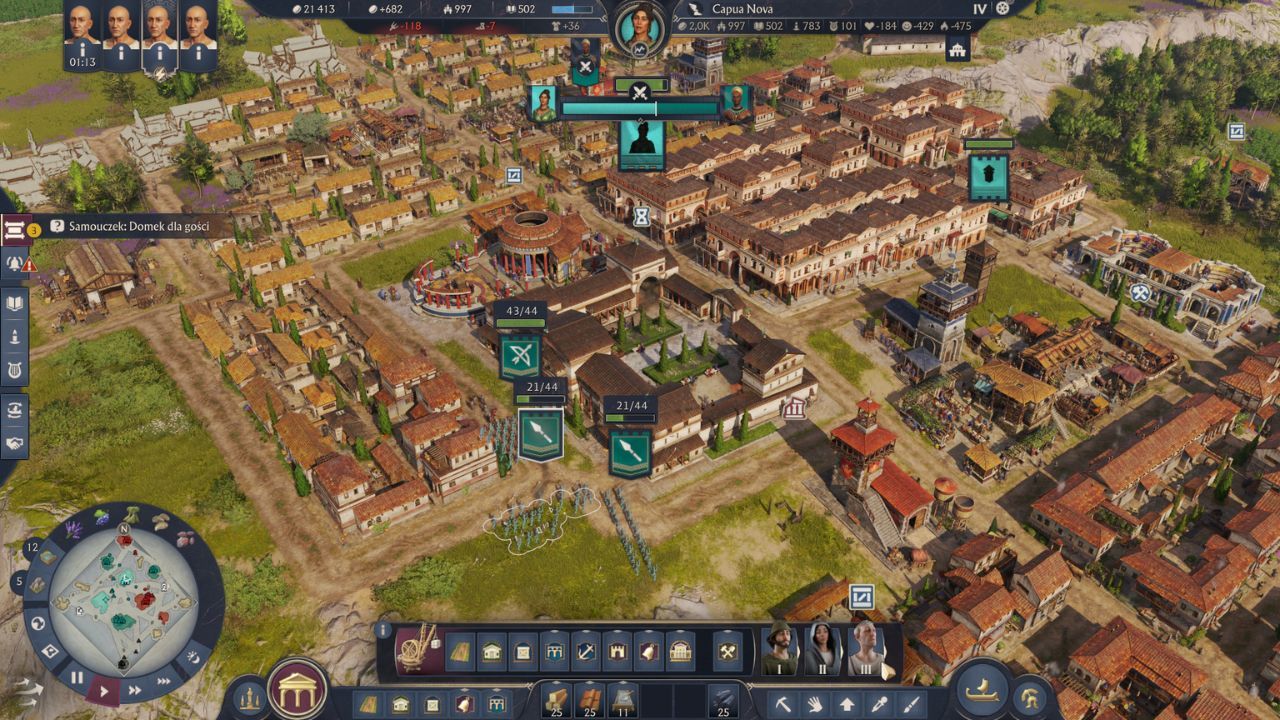Select the tier I citizen portrait
This screenshot has width=1280, height=720.
(780, 648)
